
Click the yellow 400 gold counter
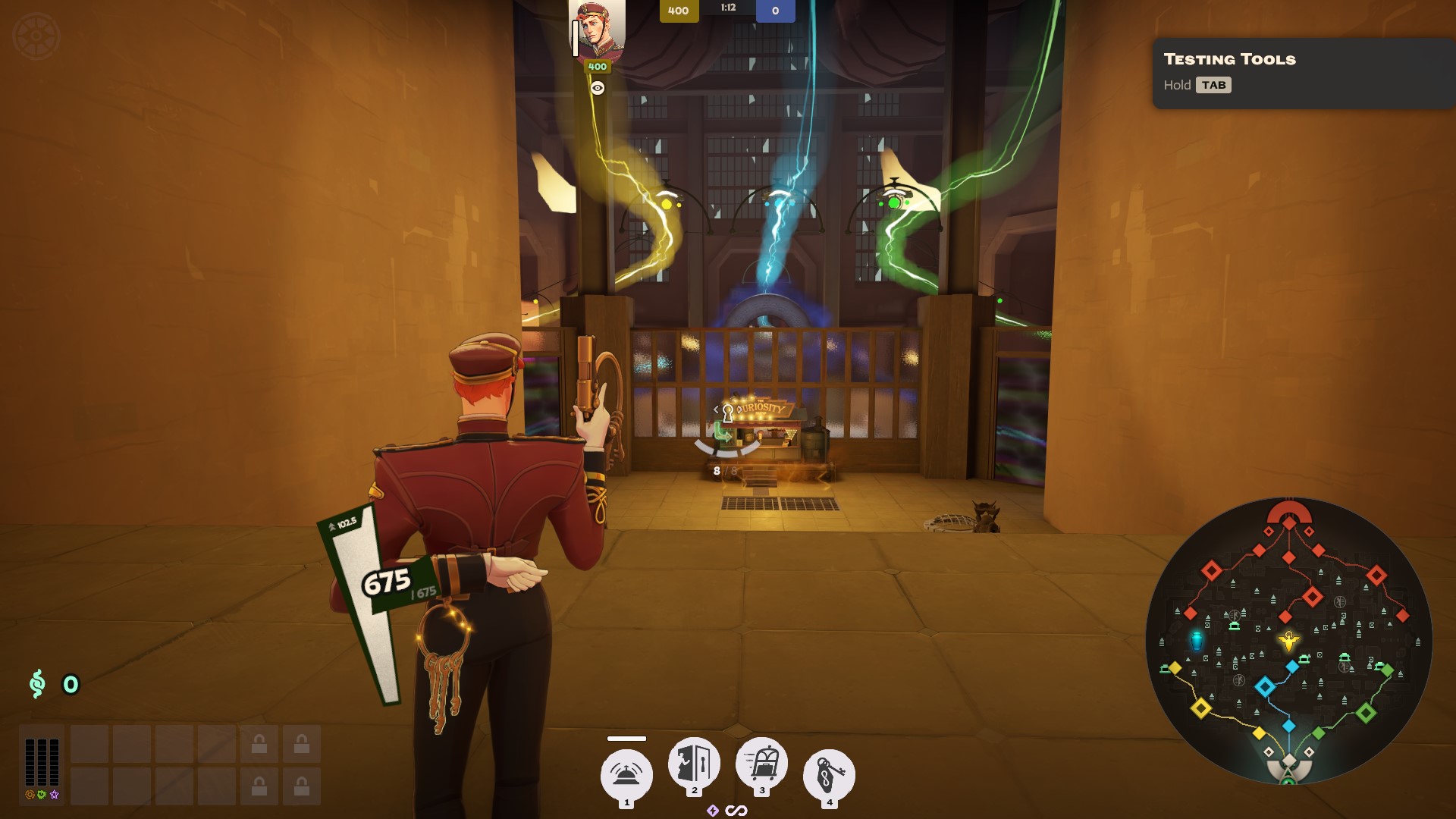pos(677,11)
